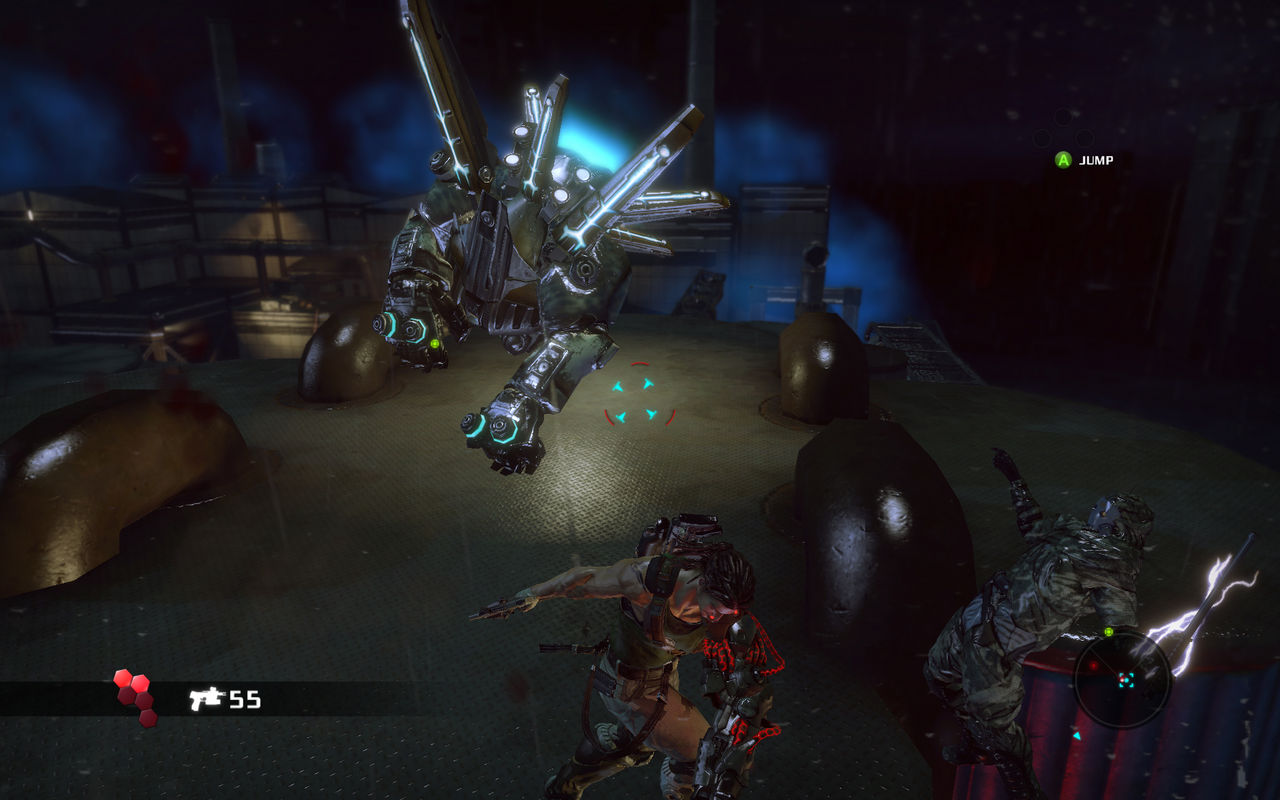Click the red enemy dot on the radar
The height and width of the screenshot is (800, 1280).
[1094, 665]
